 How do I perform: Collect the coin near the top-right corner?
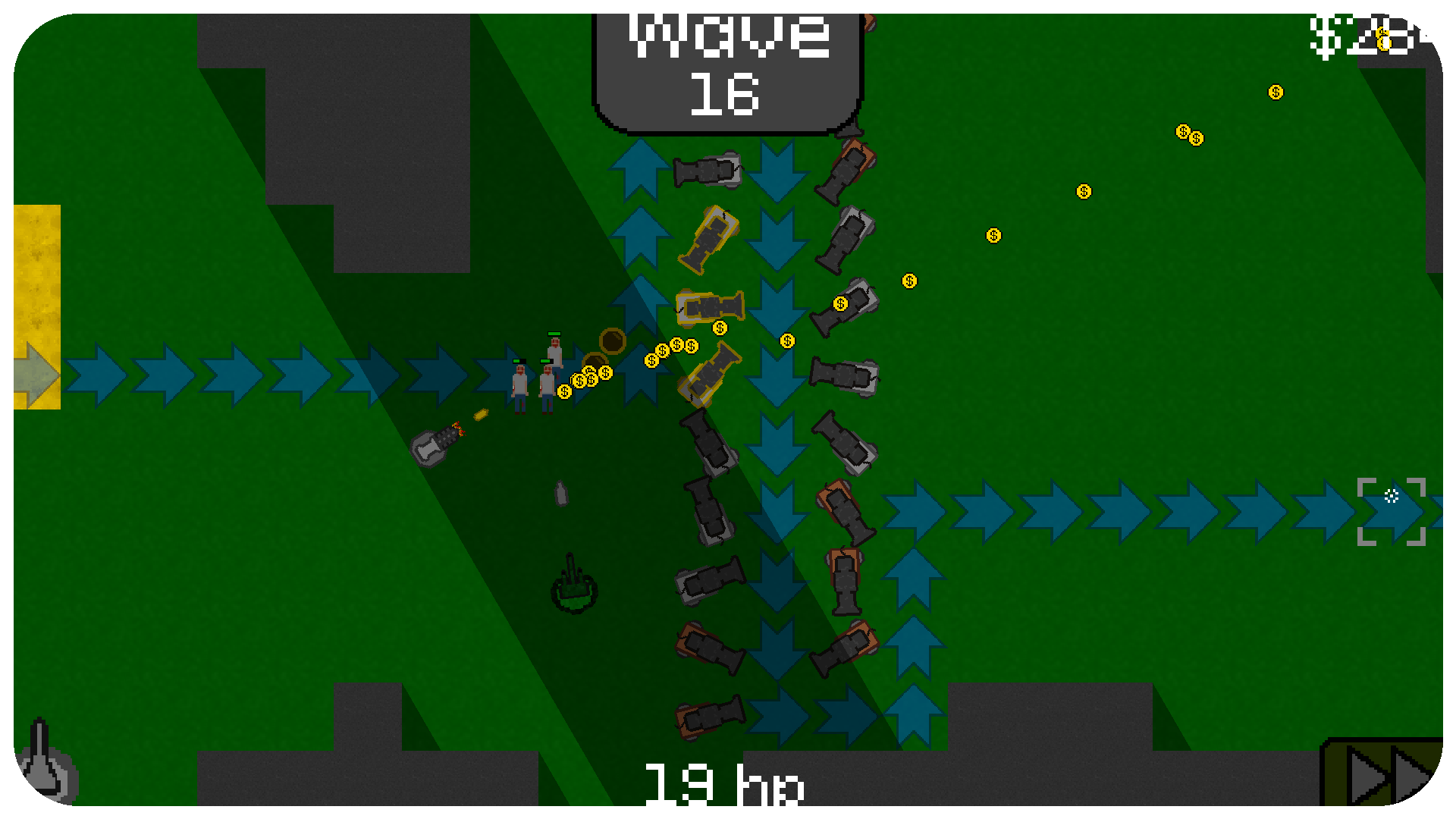(x=1276, y=93)
